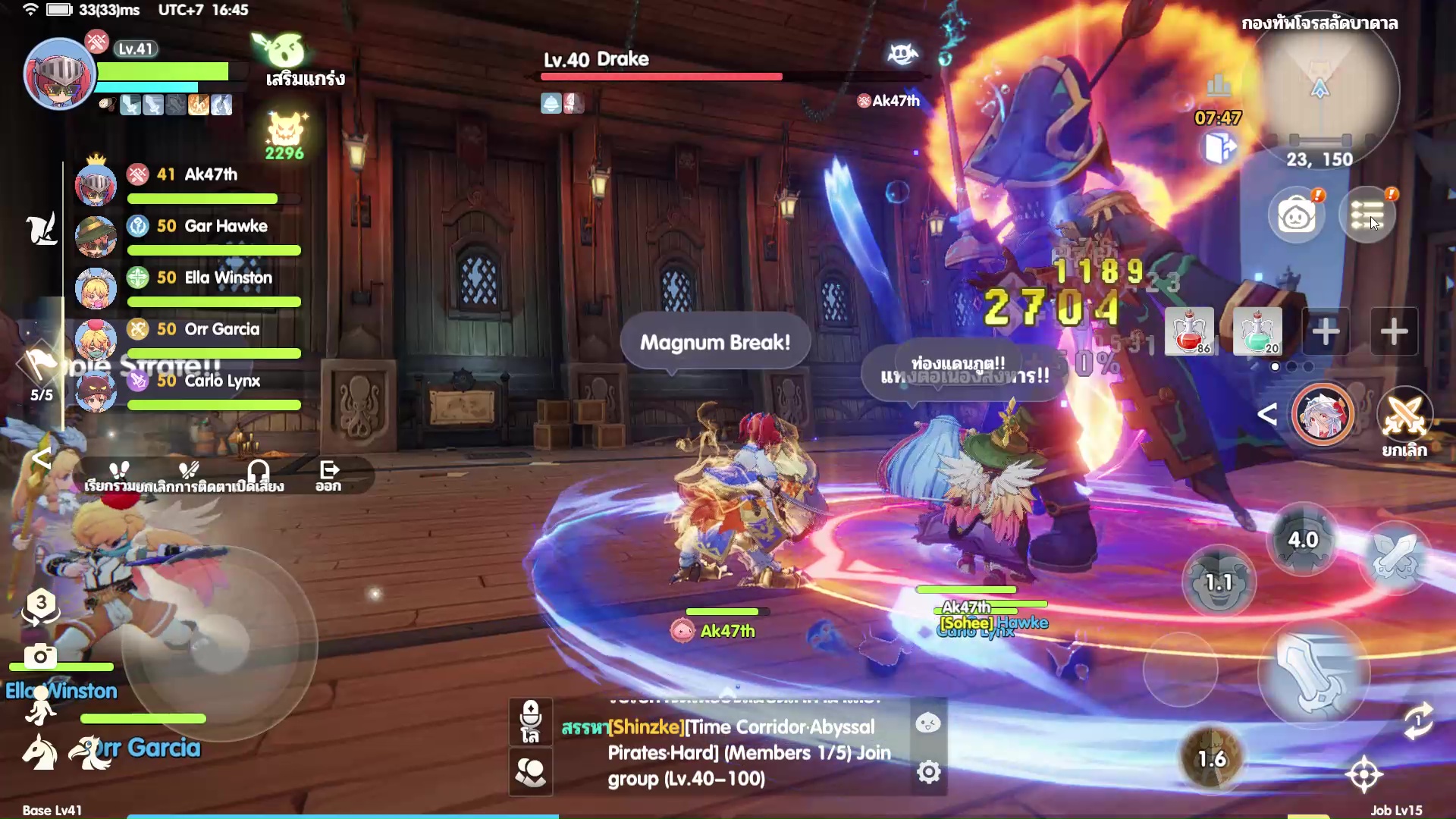
Task: Toggle the microphone voice chat button
Action: click(x=531, y=721)
